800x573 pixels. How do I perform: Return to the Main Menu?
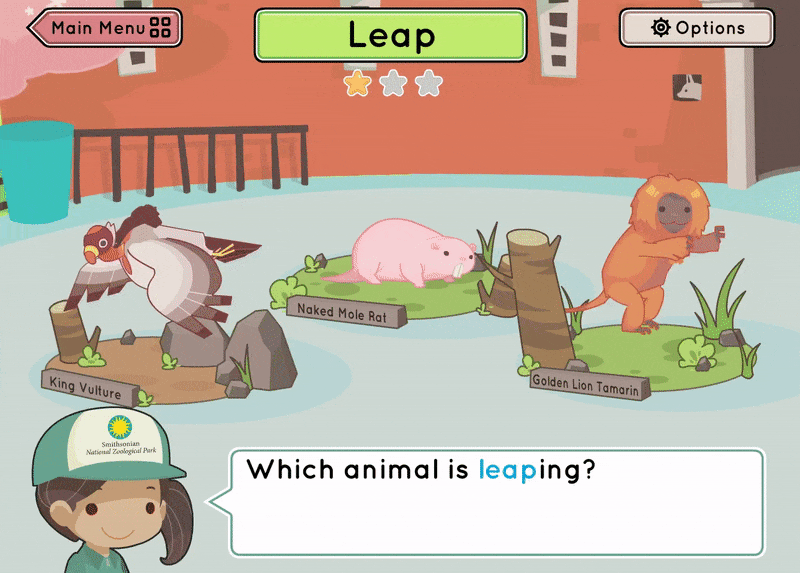[106, 28]
